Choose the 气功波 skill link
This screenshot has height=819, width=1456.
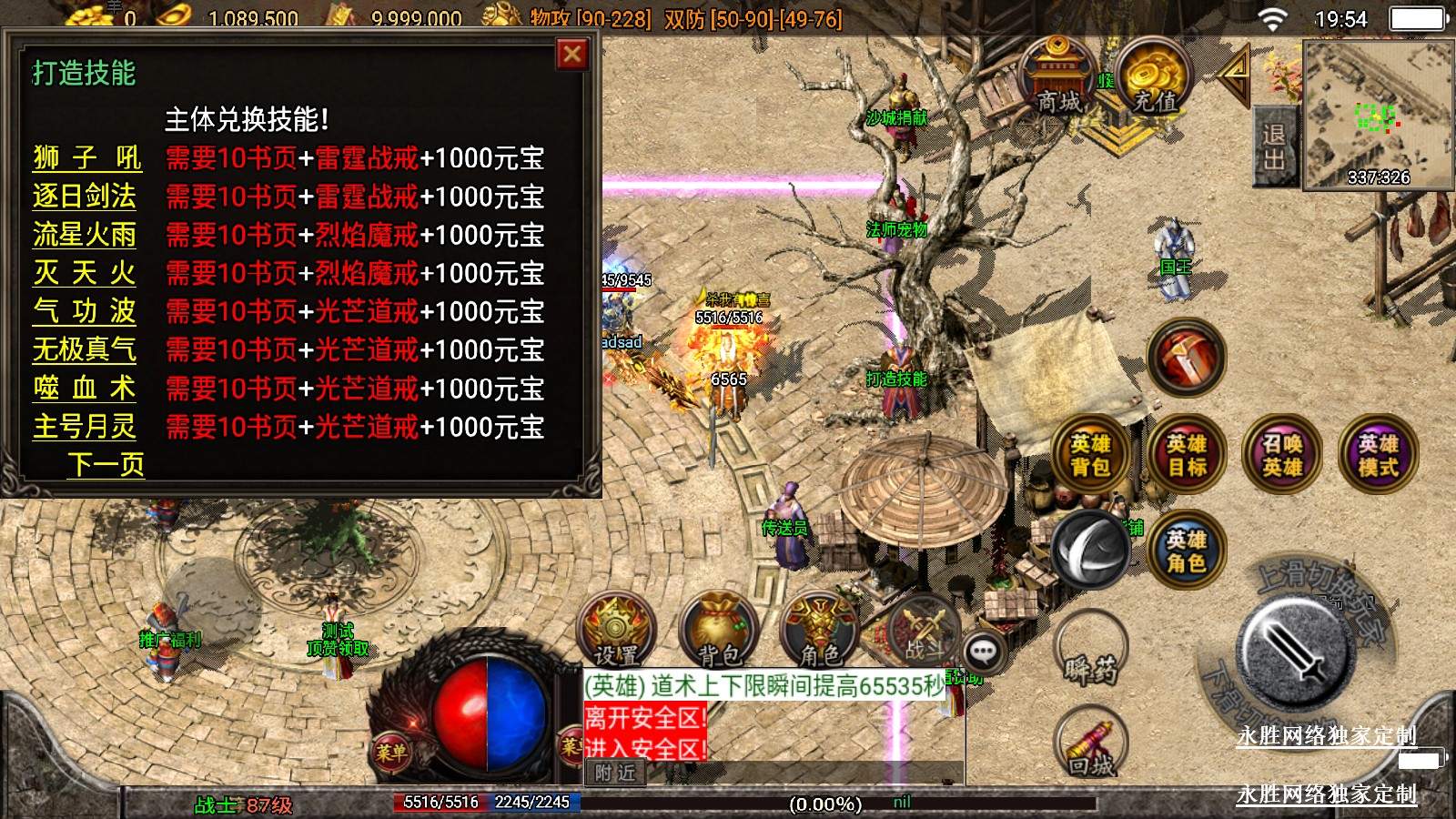pos(85,311)
